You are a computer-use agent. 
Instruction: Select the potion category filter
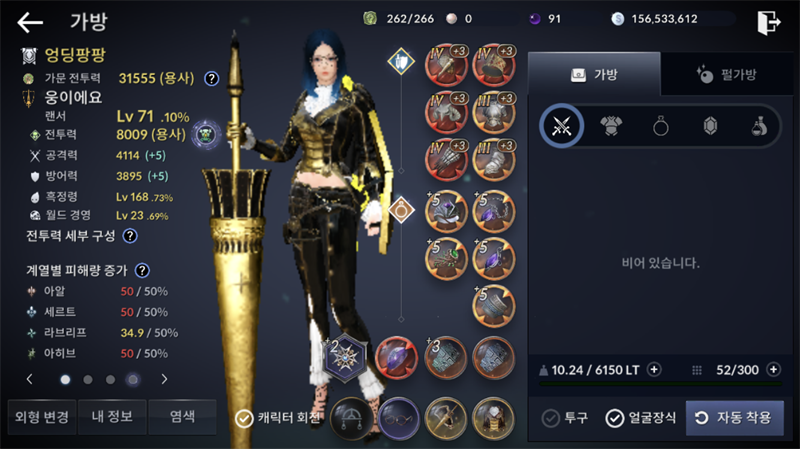758,125
